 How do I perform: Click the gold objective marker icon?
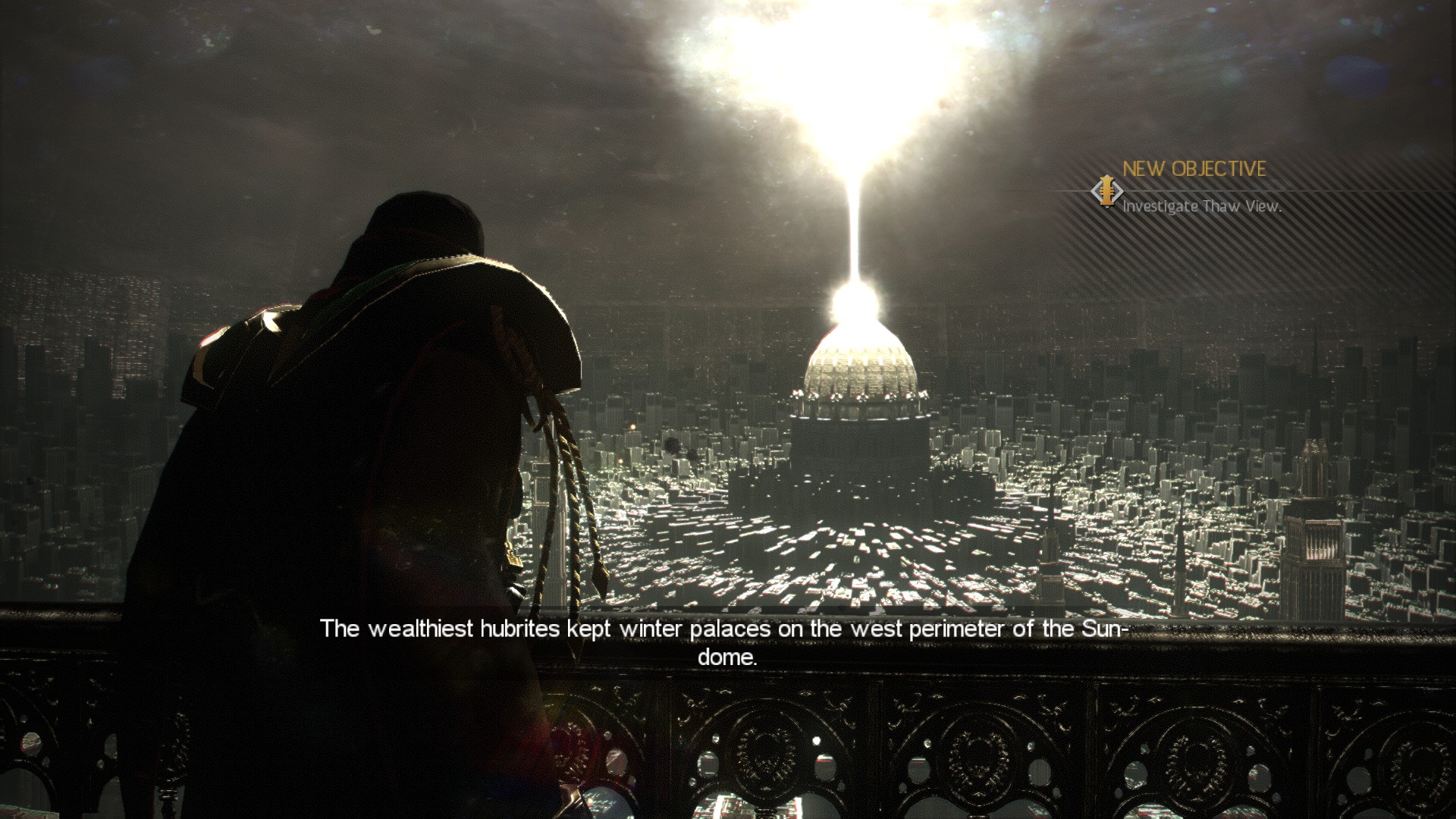pos(1107,190)
